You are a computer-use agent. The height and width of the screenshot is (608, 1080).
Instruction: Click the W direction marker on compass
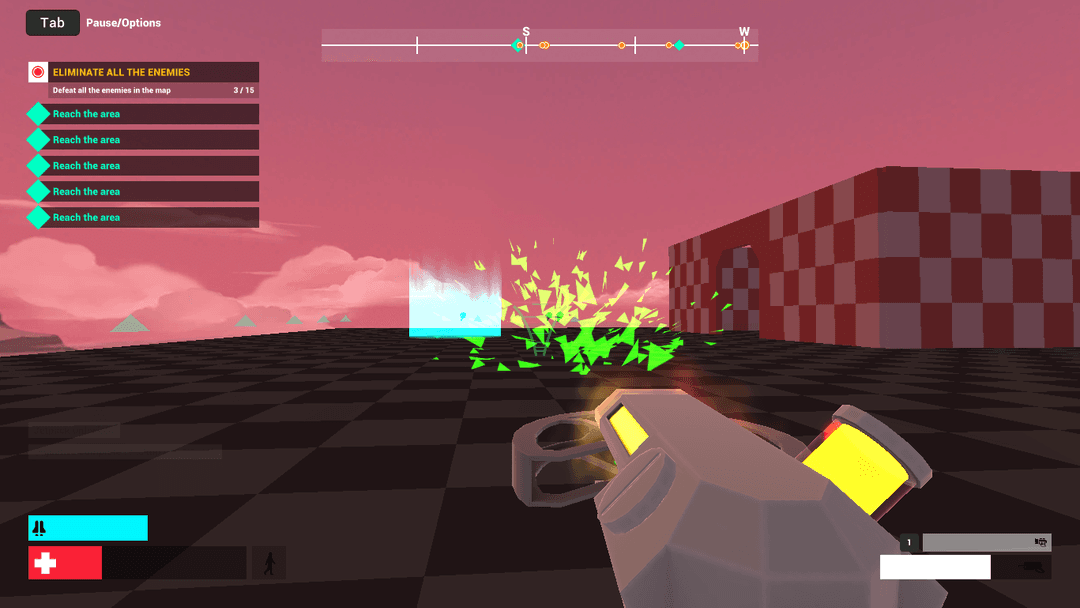744,32
